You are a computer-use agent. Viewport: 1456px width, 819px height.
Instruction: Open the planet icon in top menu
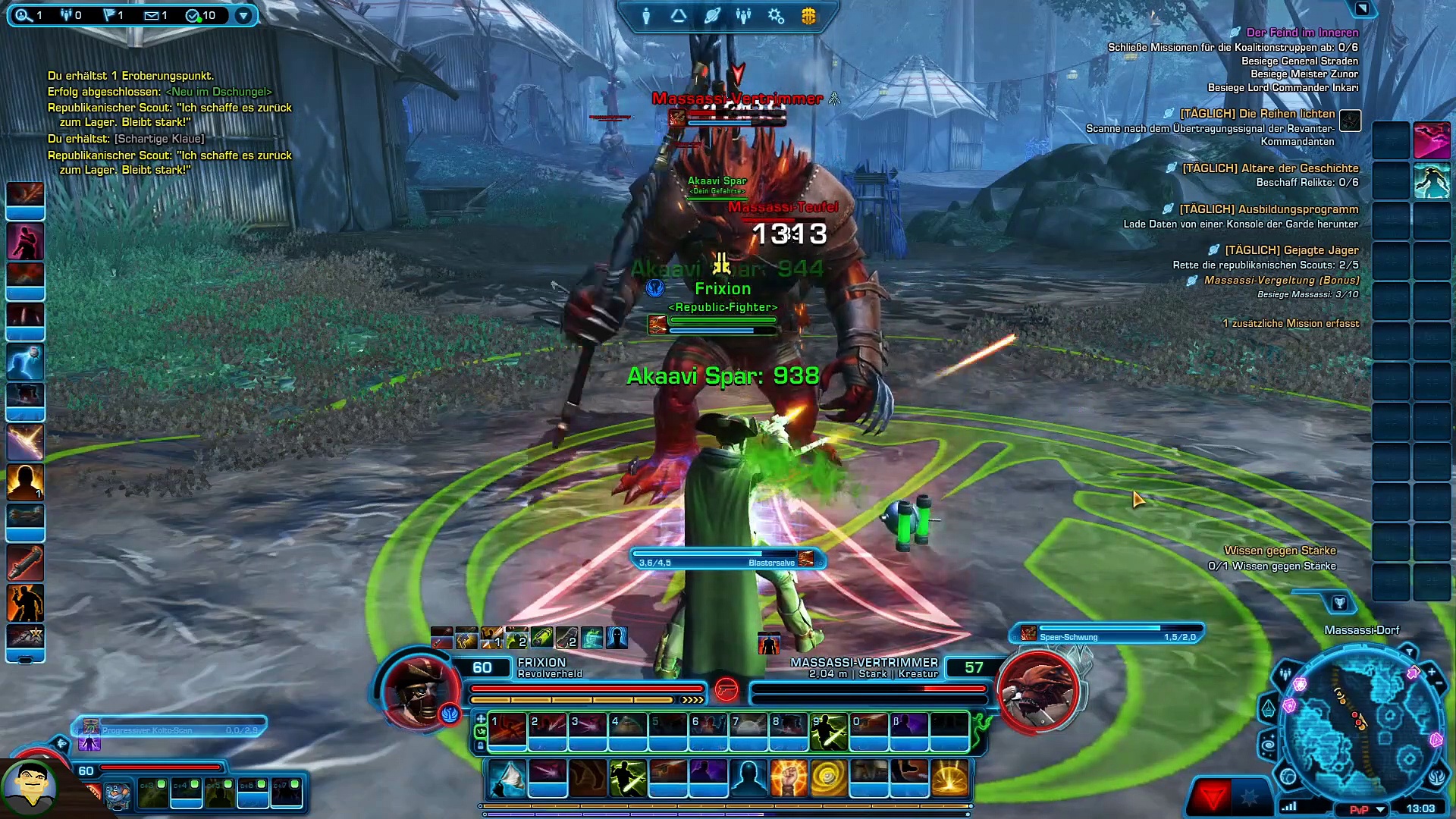pyautogui.click(x=711, y=16)
